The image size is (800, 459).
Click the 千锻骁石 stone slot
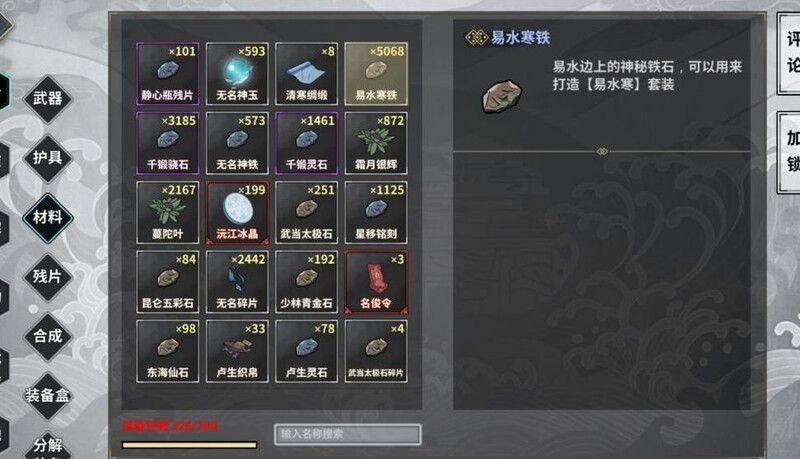[x=167, y=142]
